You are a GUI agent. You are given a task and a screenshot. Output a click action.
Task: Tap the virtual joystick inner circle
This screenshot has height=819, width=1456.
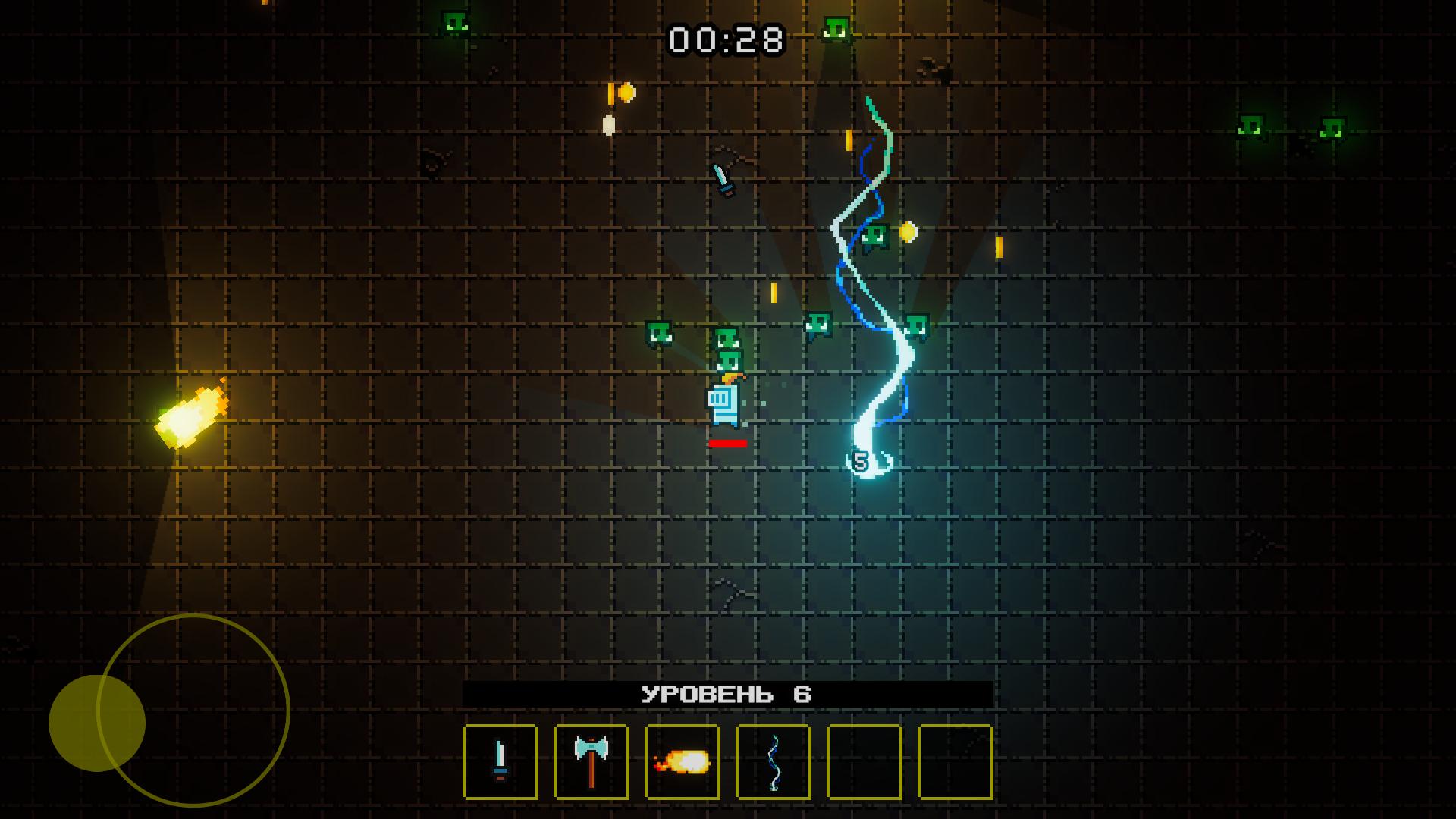(x=95, y=724)
